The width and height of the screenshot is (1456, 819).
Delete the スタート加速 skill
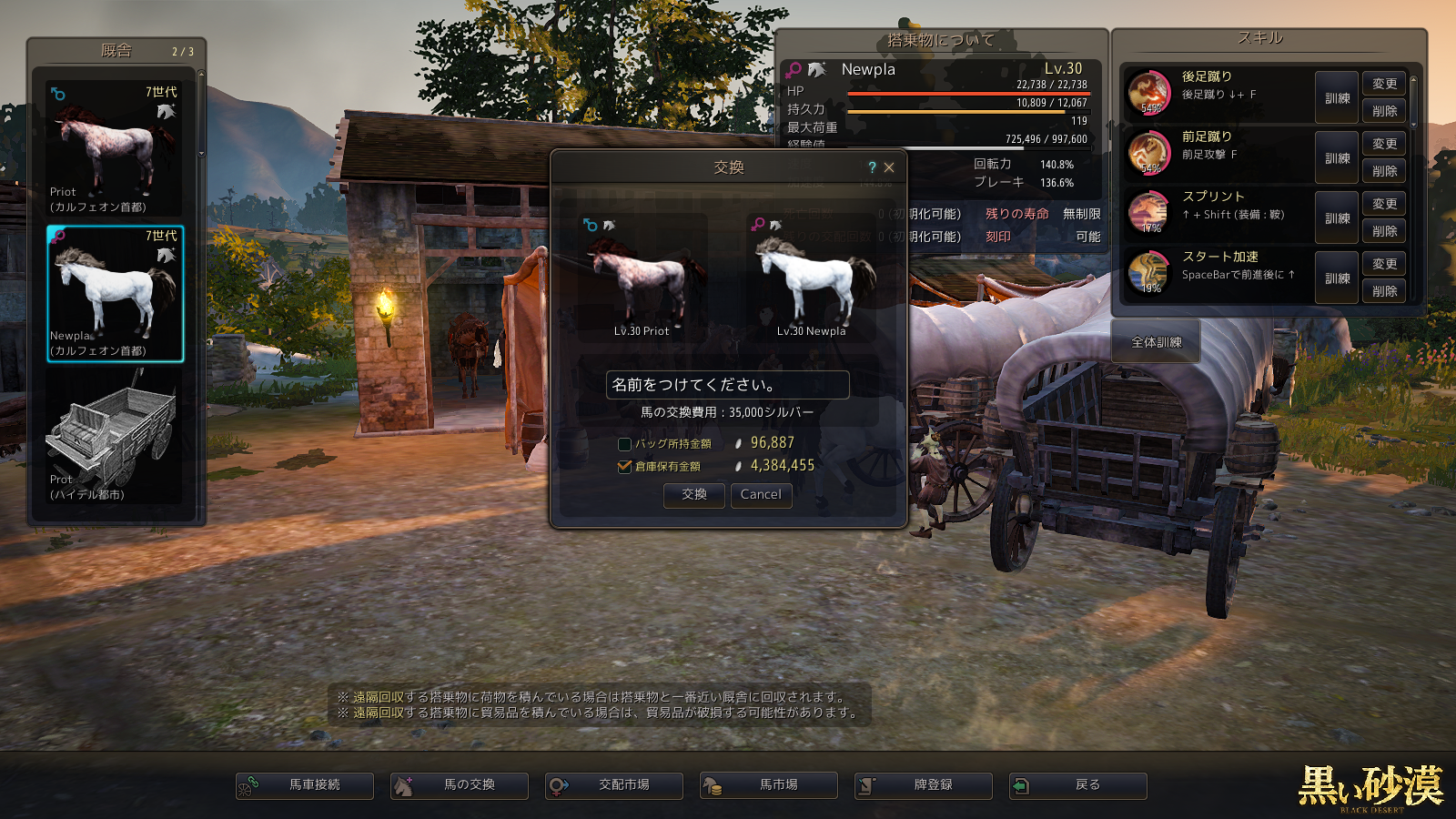click(x=1384, y=291)
